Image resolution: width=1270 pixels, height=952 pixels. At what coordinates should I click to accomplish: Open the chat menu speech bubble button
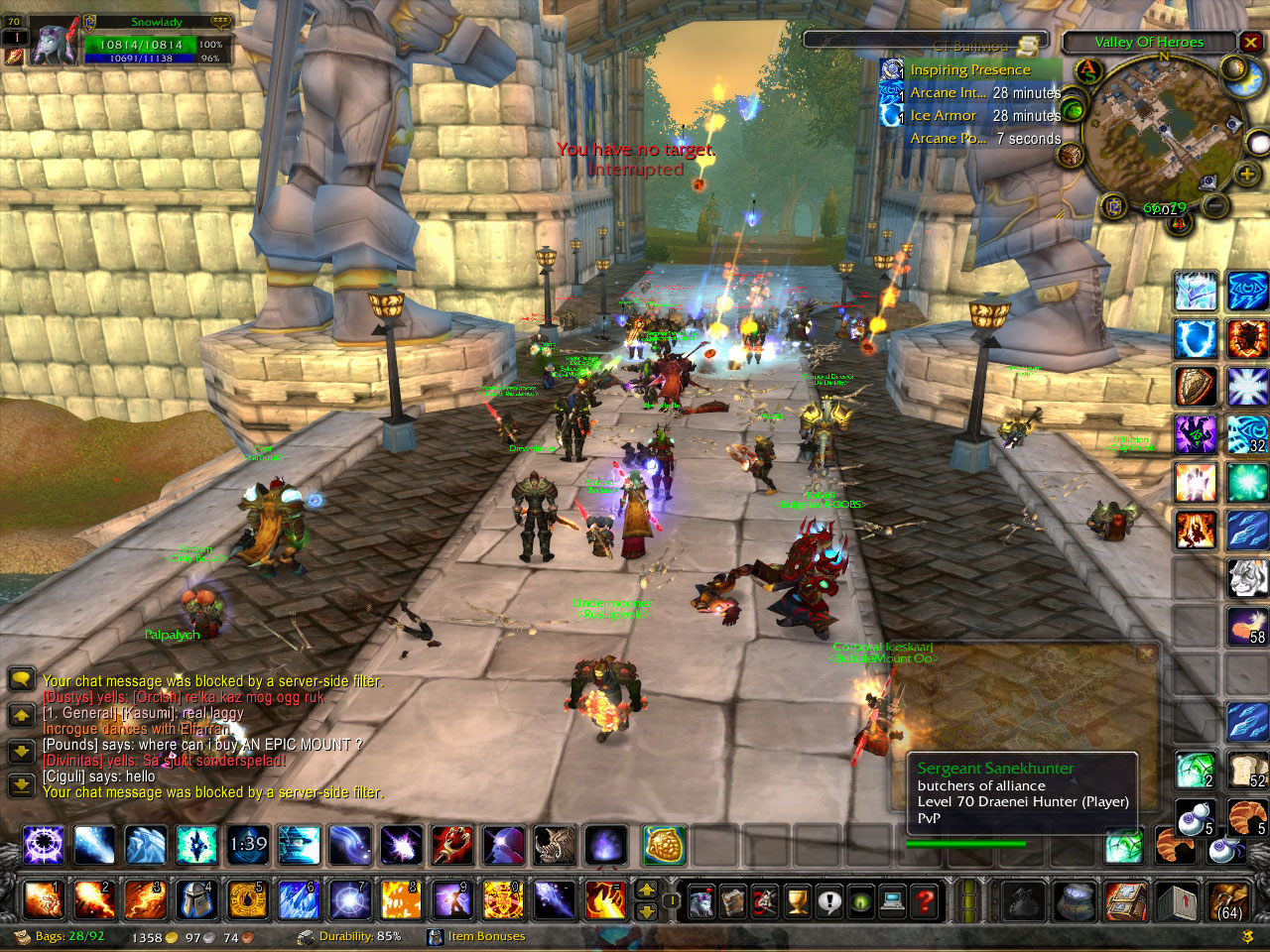[22, 679]
